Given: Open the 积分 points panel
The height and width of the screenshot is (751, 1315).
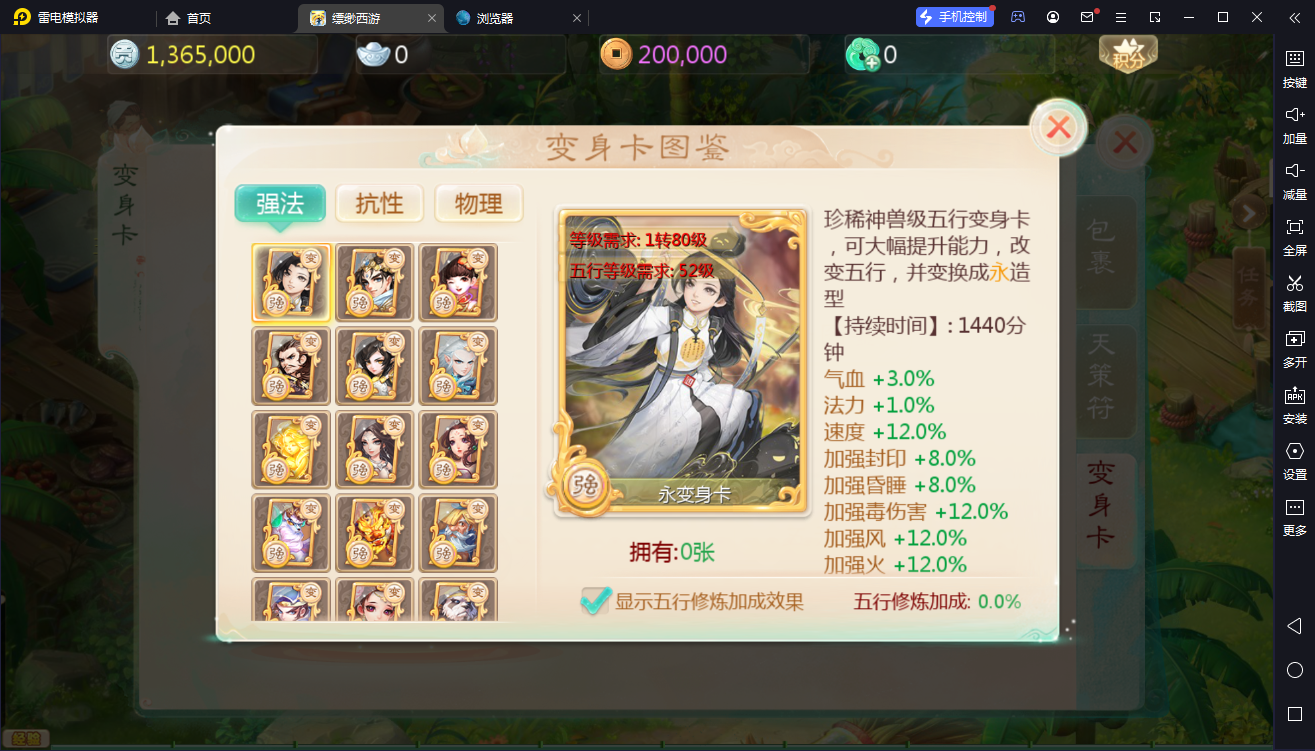Looking at the screenshot, I should pos(1127,55).
